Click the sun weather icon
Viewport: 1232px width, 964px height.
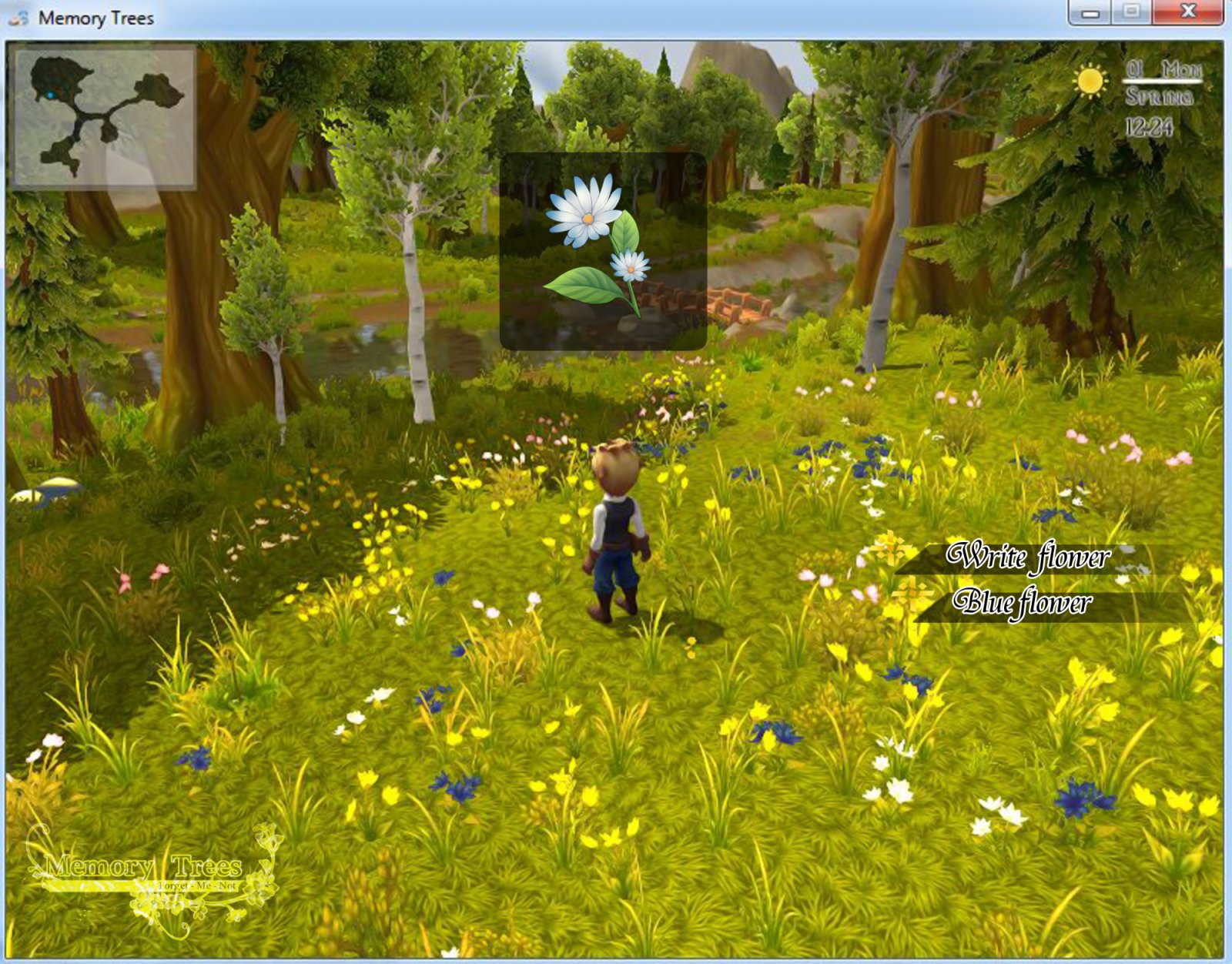click(x=1089, y=79)
